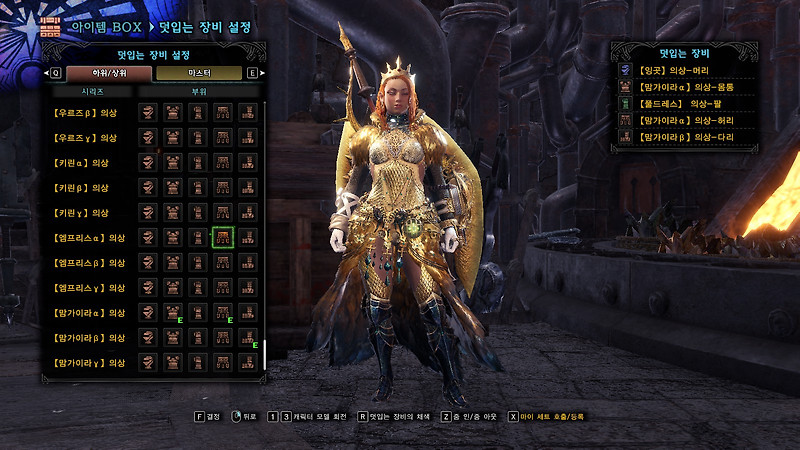The height and width of the screenshot is (450, 800).
Task: Pick the 우르즈γ chest armor piece
Action: (173, 137)
